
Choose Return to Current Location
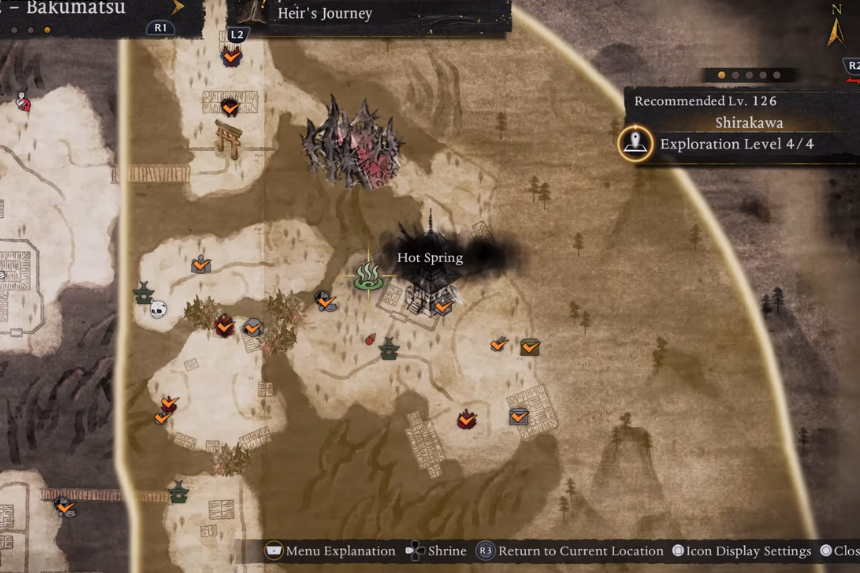click(x=570, y=551)
